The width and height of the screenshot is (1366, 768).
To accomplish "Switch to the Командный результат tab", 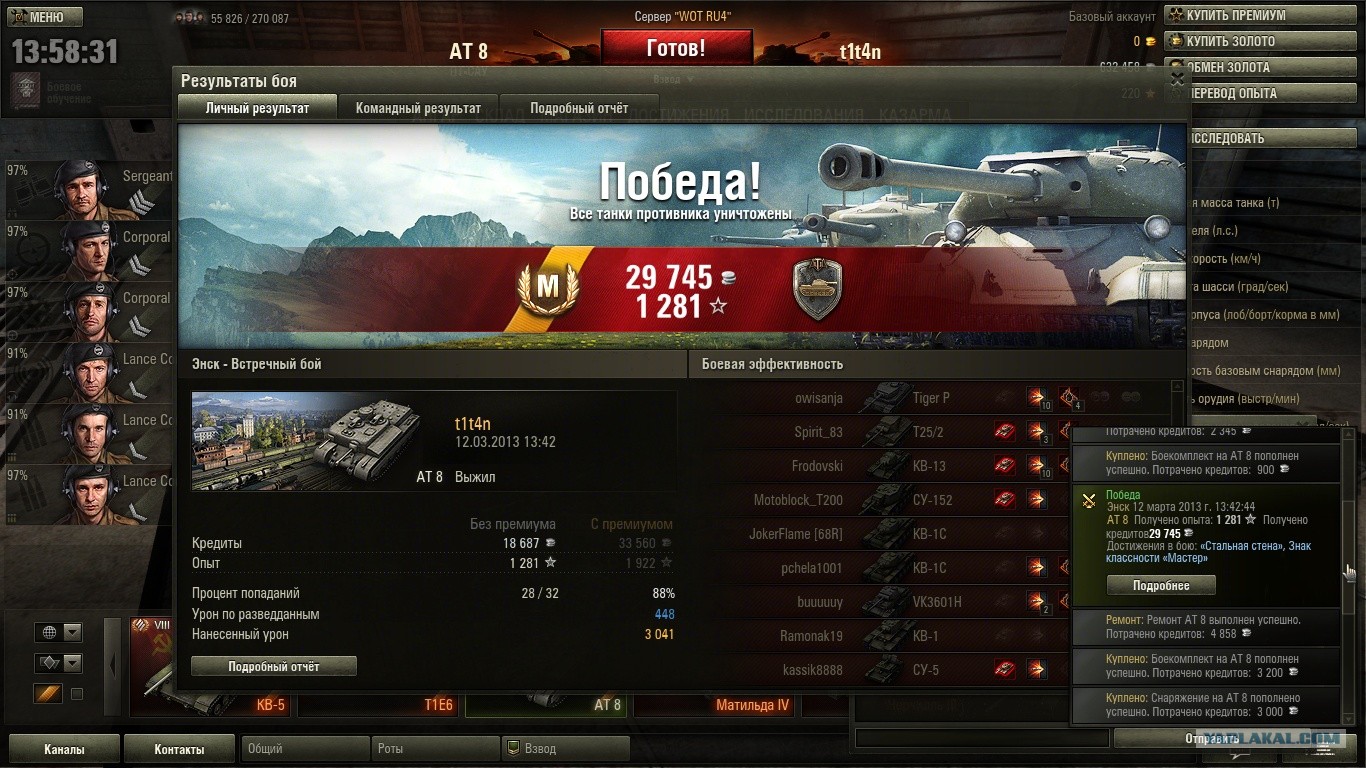I will (418, 108).
